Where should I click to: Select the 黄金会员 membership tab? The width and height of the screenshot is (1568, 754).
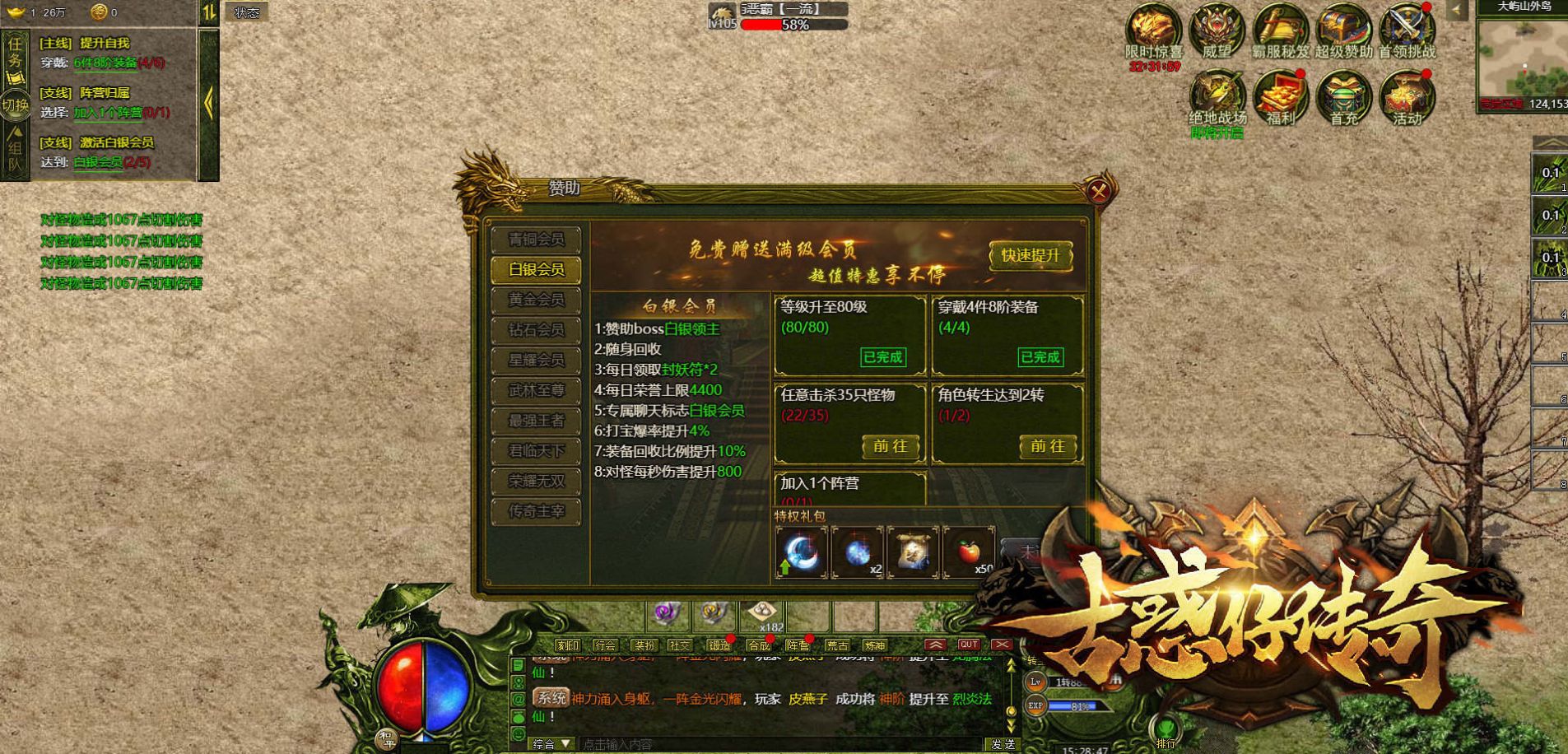click(536, 300)
